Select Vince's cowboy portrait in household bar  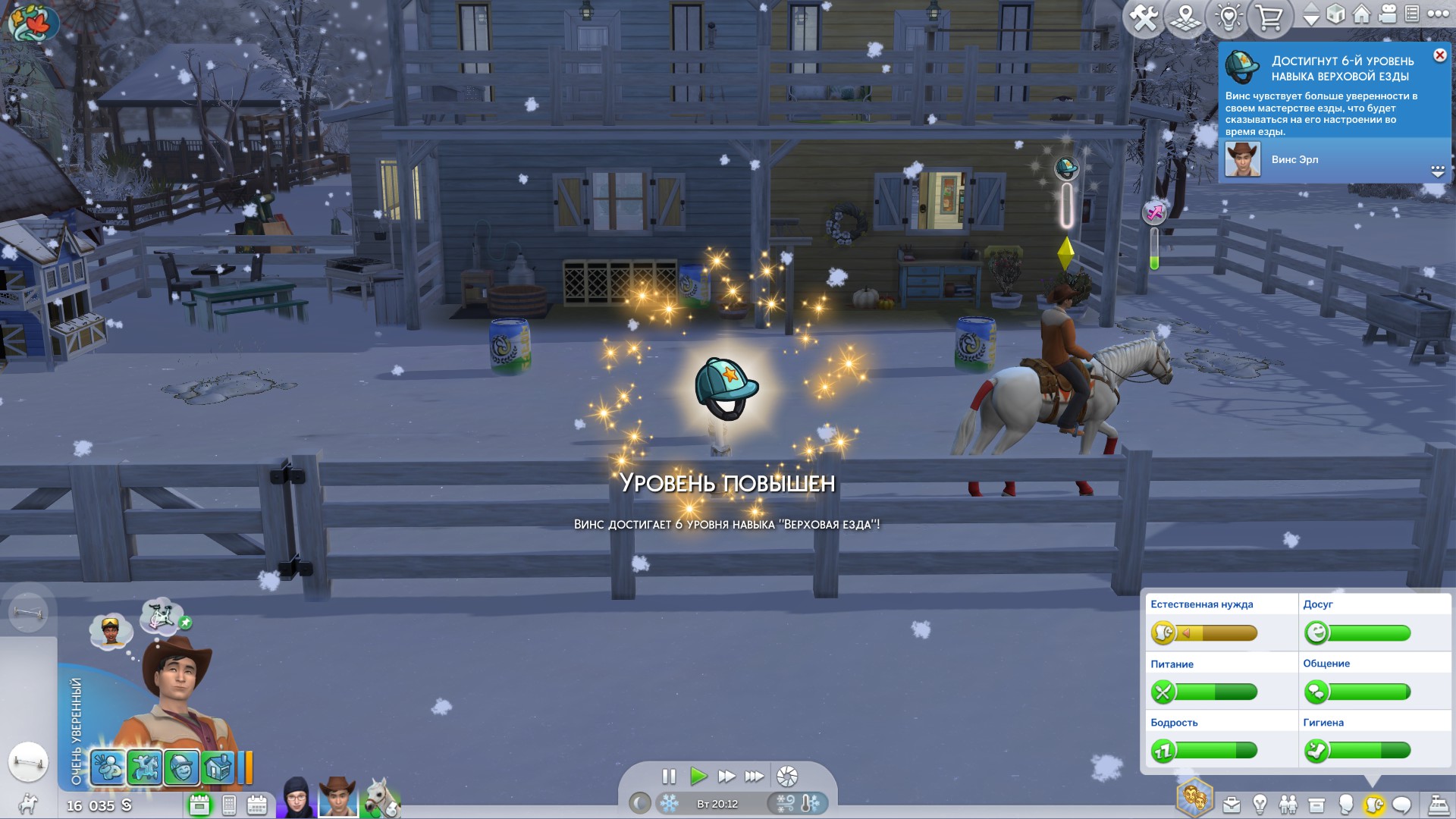(337, 798)
